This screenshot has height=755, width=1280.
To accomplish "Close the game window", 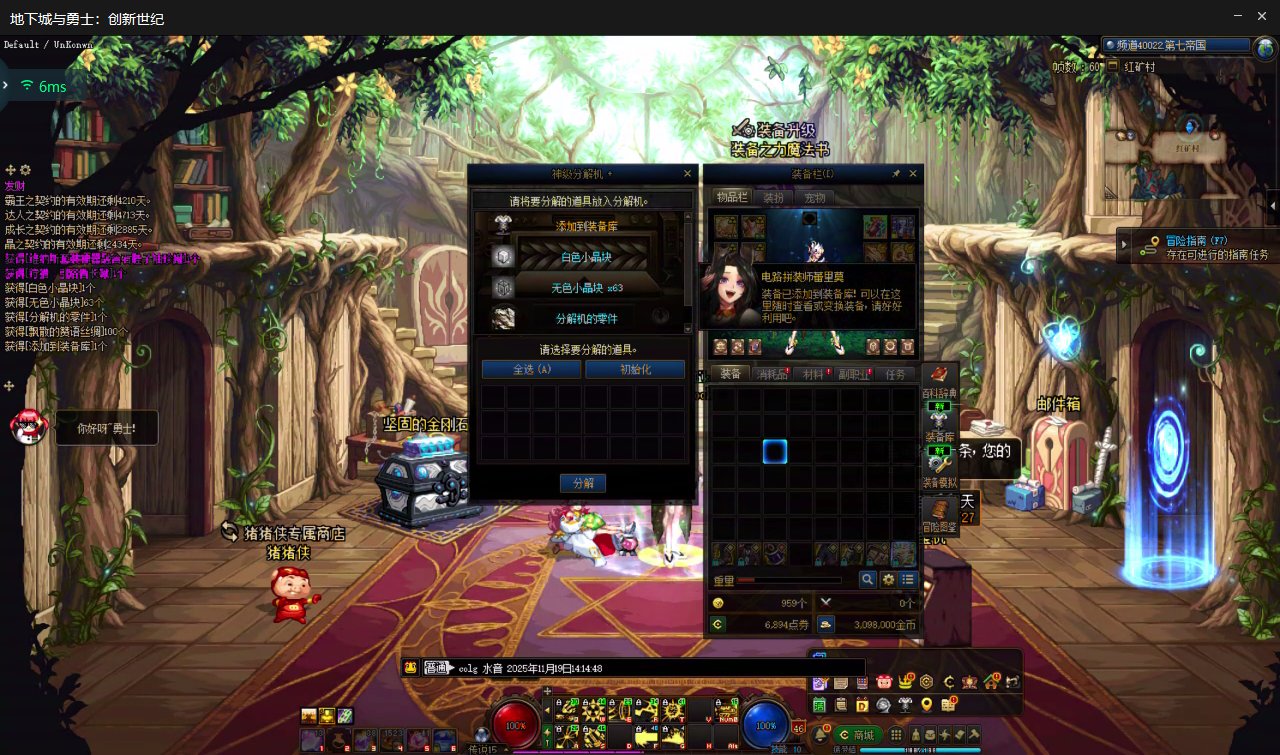I will 1263,16.
